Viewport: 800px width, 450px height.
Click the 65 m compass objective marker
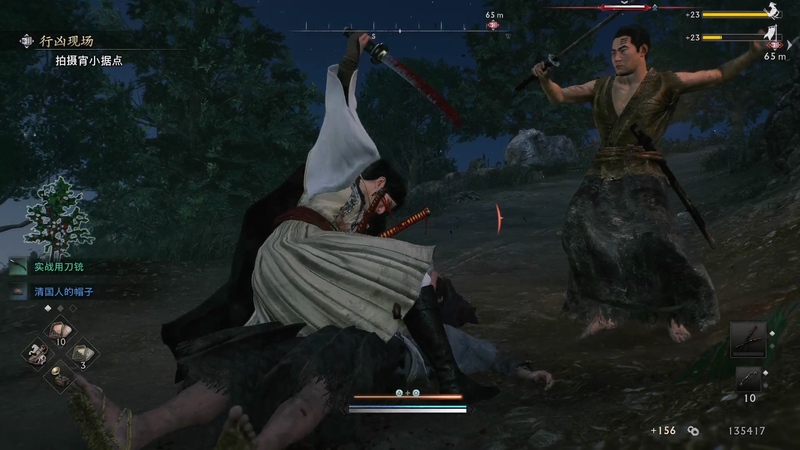[493, 24]
